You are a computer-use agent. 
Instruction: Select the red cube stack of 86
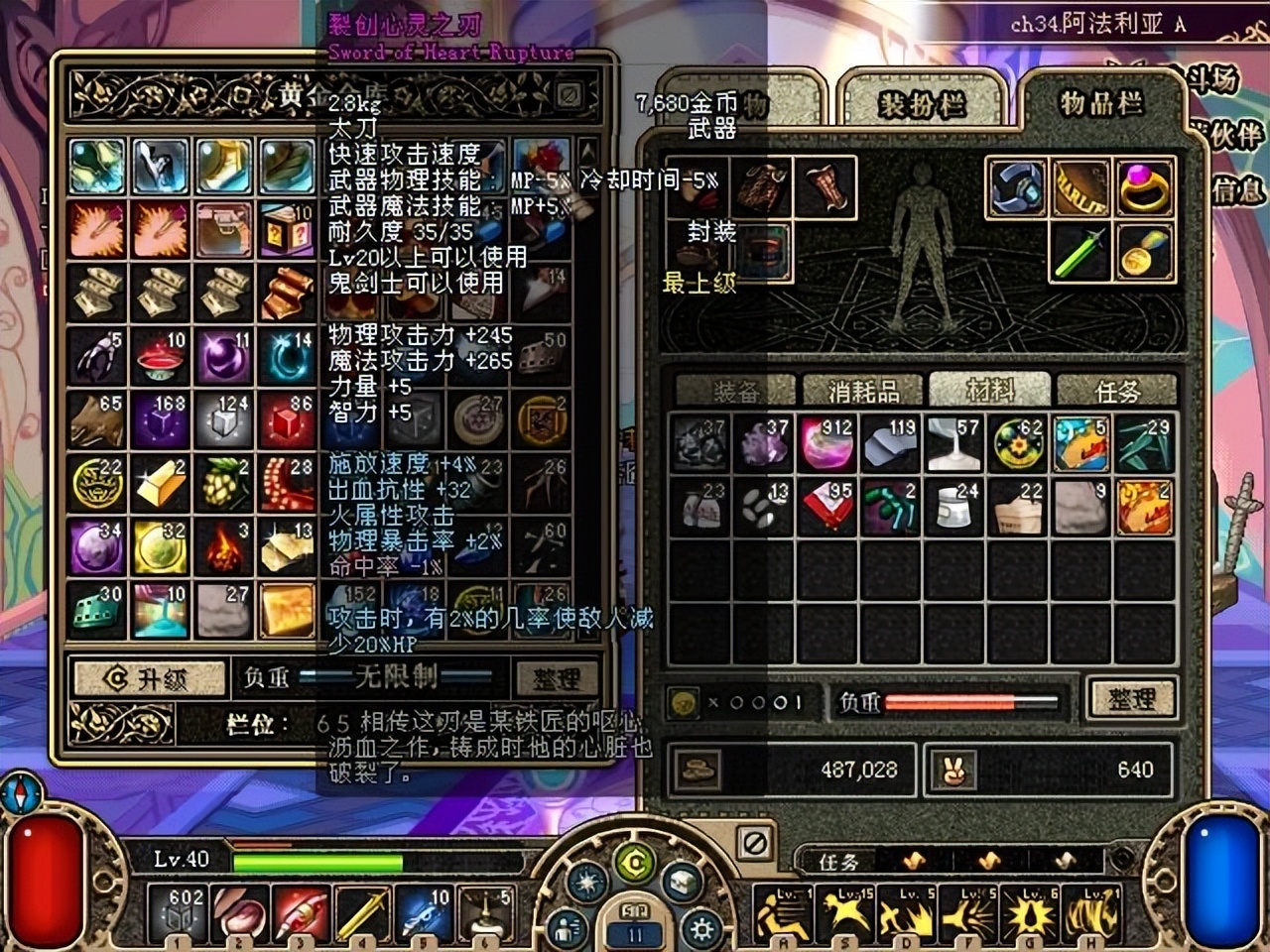(x=288, y=419)
